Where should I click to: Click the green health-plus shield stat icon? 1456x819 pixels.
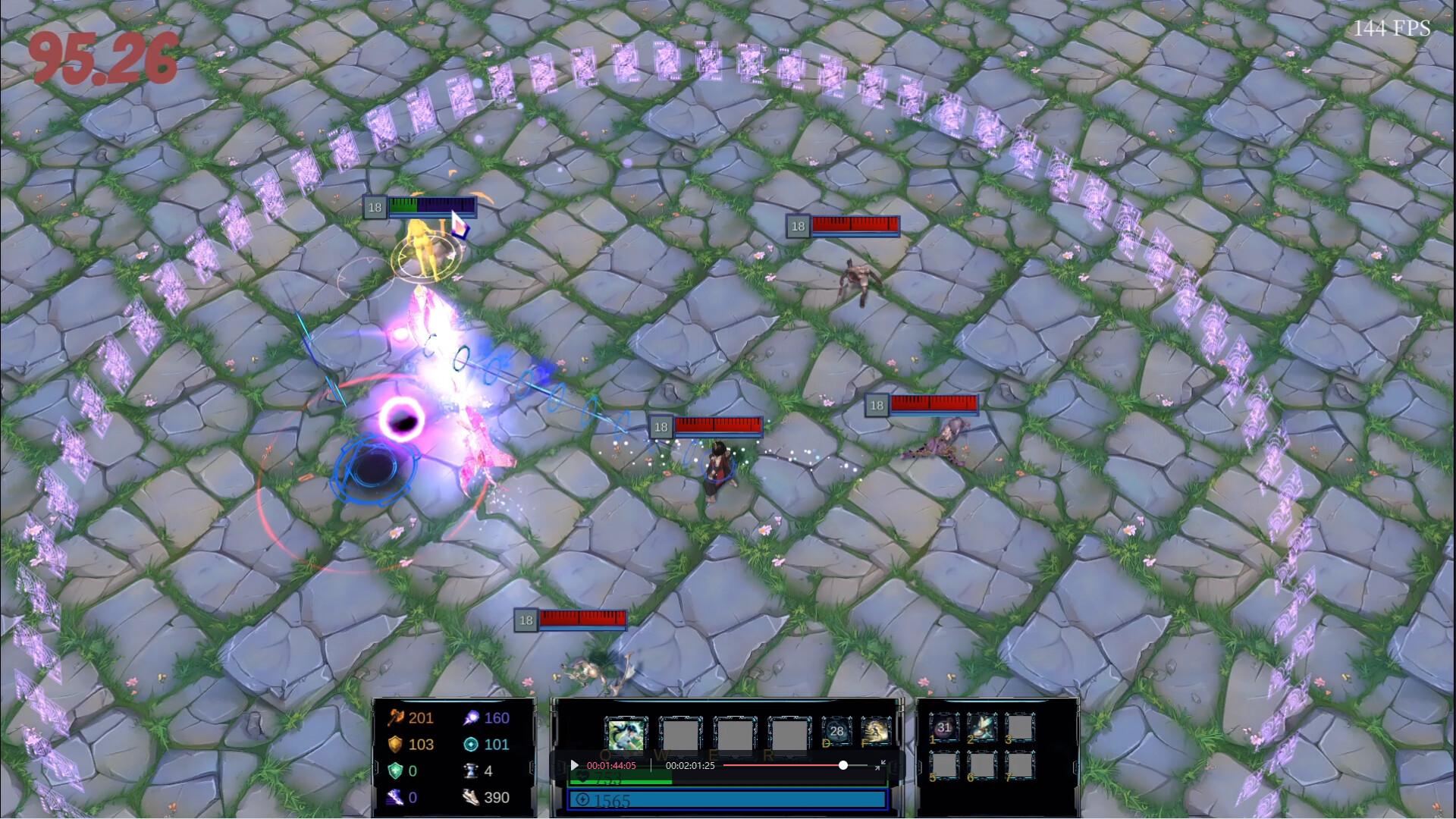coord(395,771)
